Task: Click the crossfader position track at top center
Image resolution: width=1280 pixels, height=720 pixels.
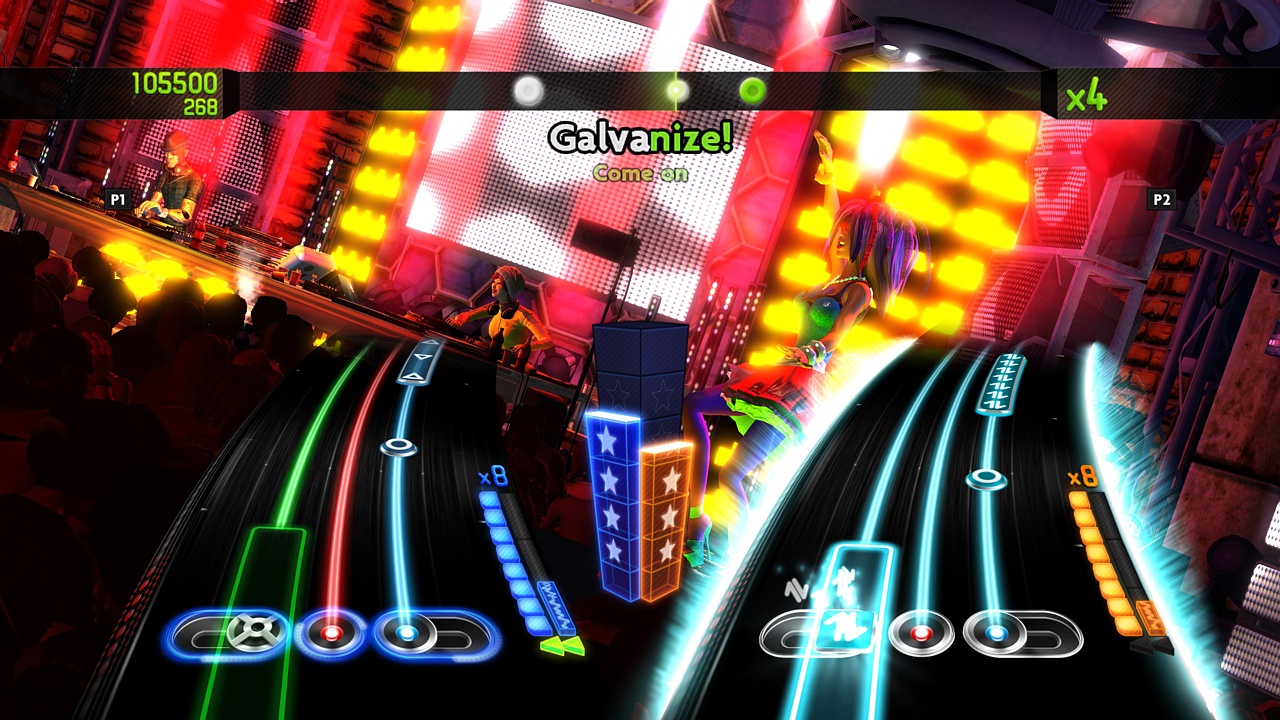Action: 640,91
